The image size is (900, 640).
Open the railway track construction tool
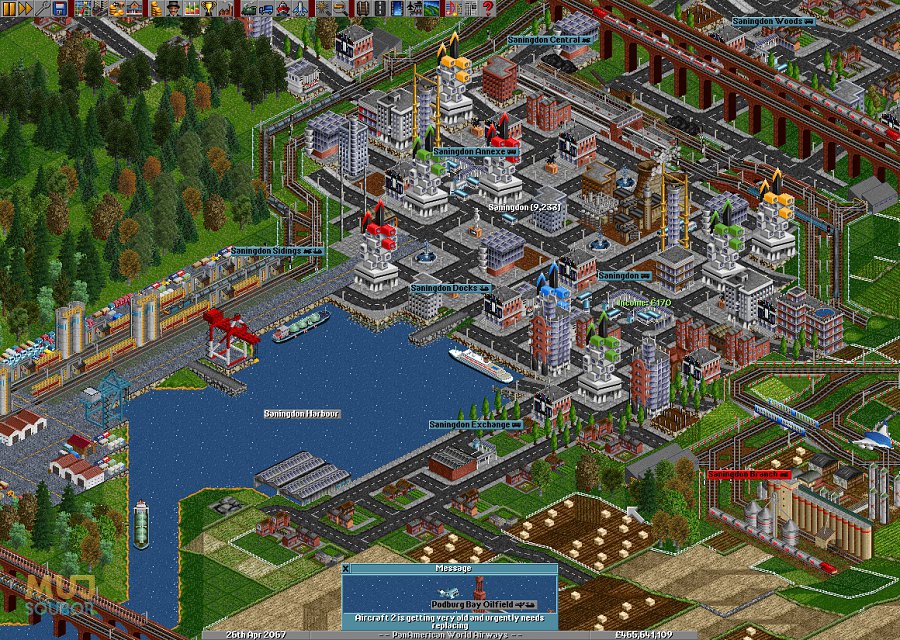362,9
